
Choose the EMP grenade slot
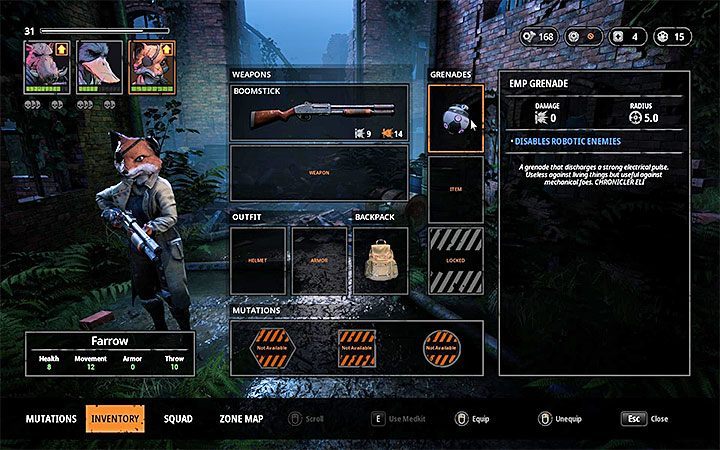(x=455, y=118)
